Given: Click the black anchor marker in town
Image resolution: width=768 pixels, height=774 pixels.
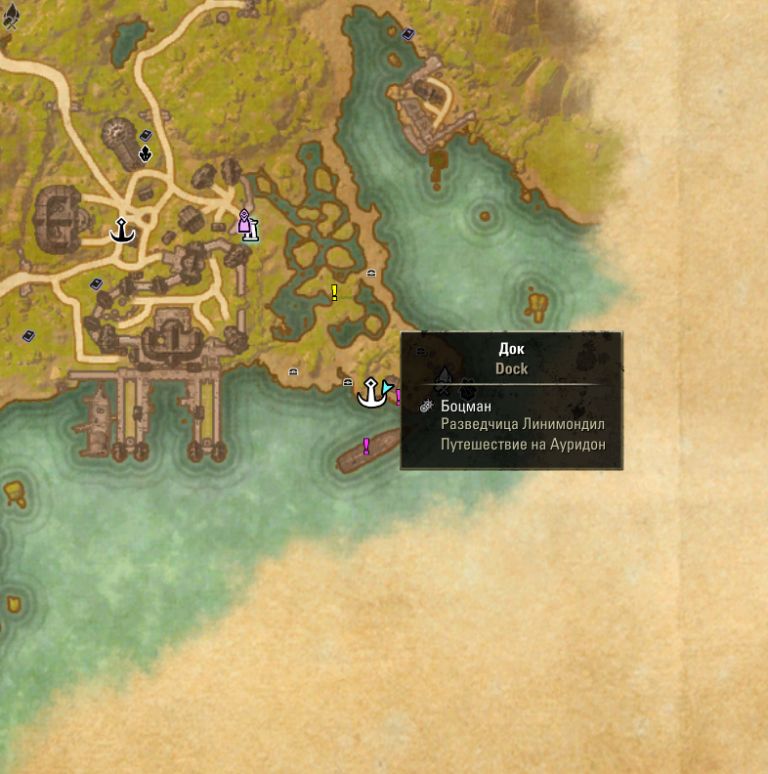Looking at the screenshot, I should (122, 231).
